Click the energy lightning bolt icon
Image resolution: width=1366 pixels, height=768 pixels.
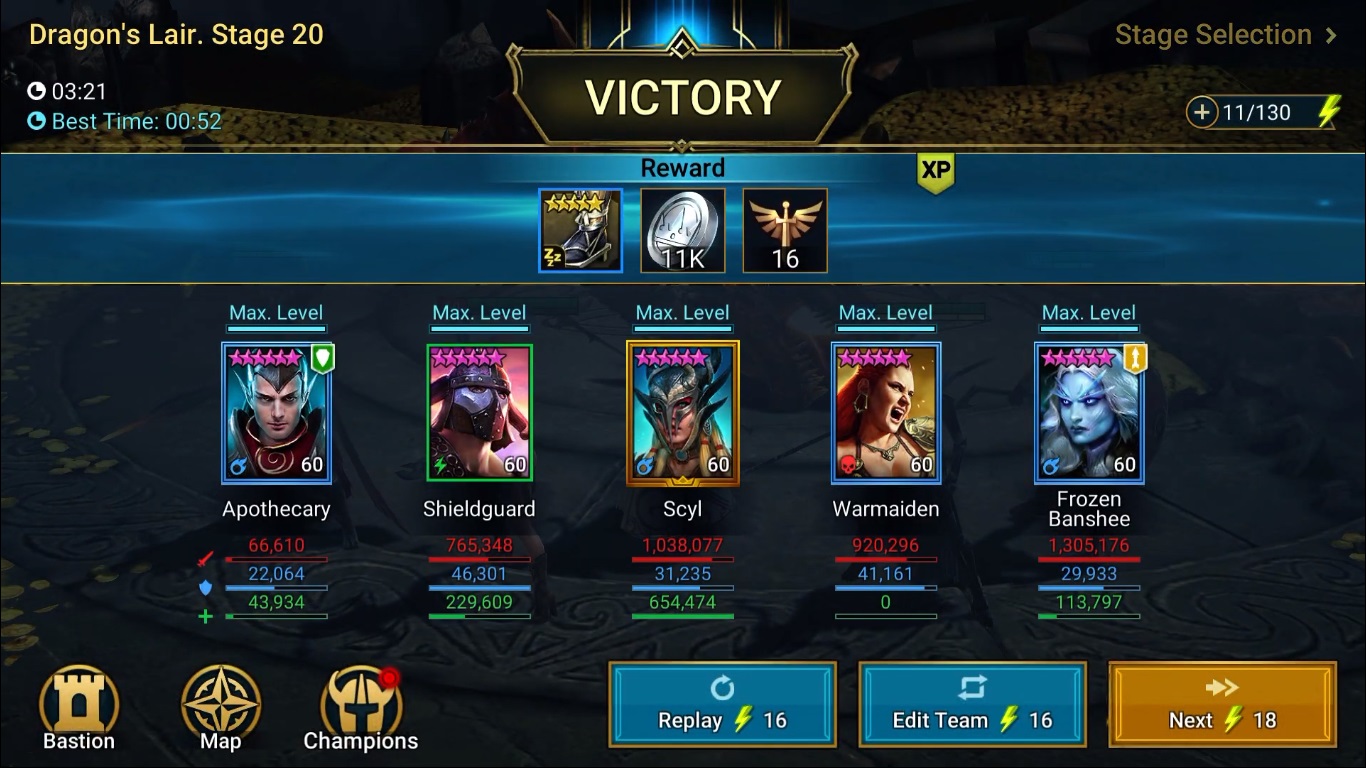(1327, 112)
